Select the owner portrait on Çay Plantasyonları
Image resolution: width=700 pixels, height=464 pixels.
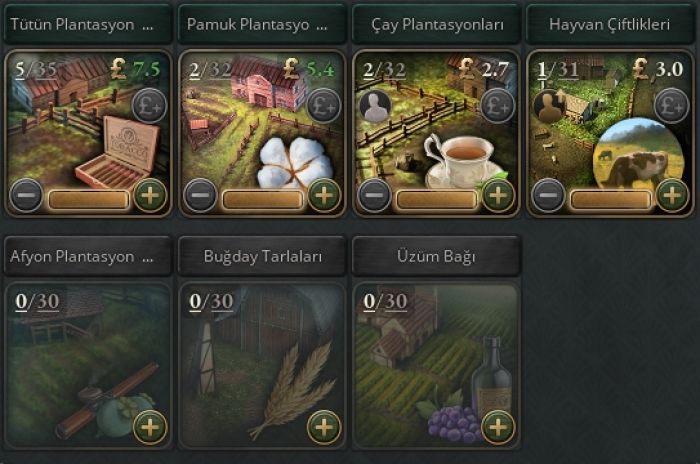[x=374, y=107]
